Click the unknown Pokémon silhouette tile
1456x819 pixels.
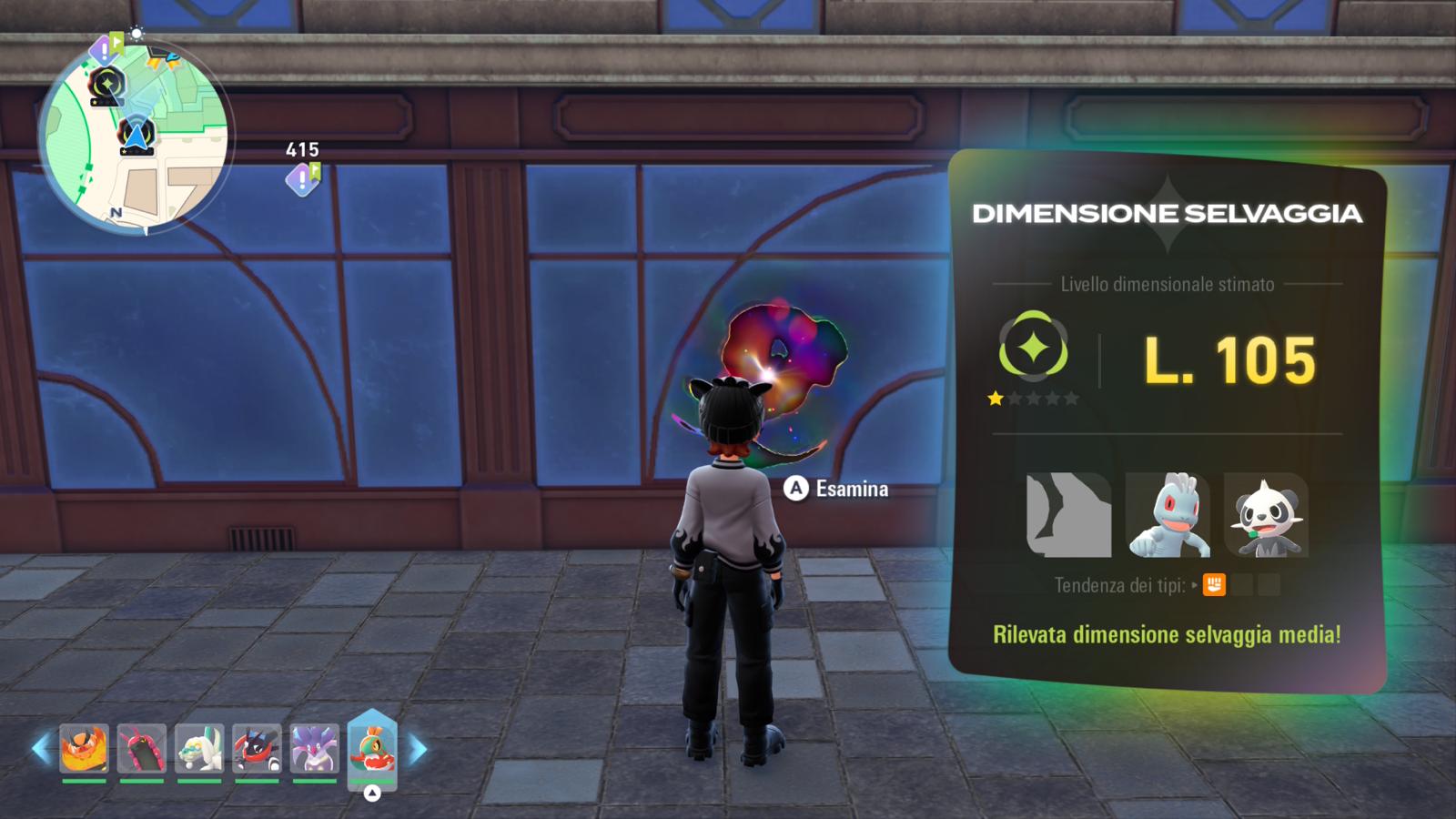click(x=1068, y=515)
